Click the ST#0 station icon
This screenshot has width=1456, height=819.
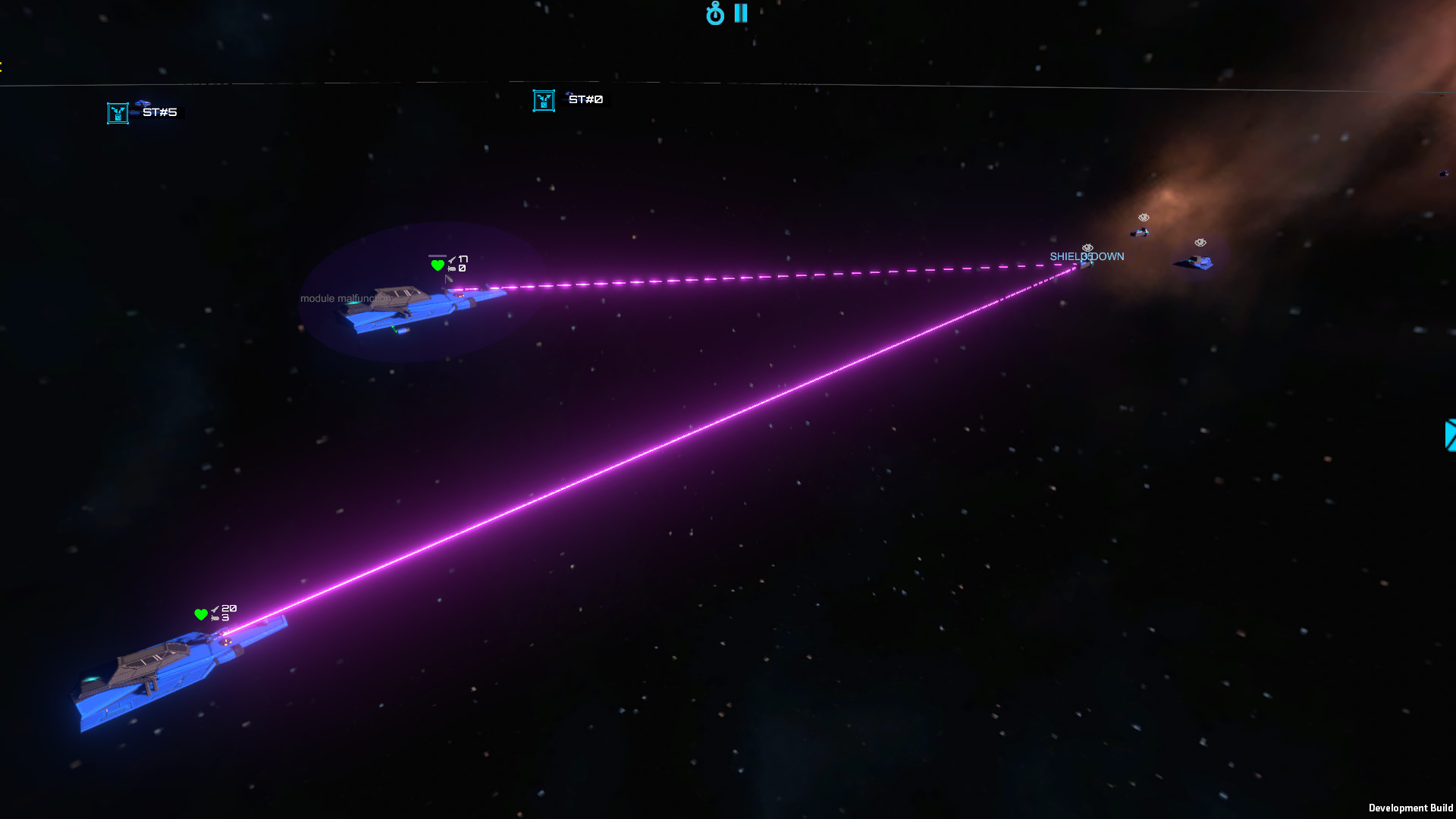(x=544, y=99)
